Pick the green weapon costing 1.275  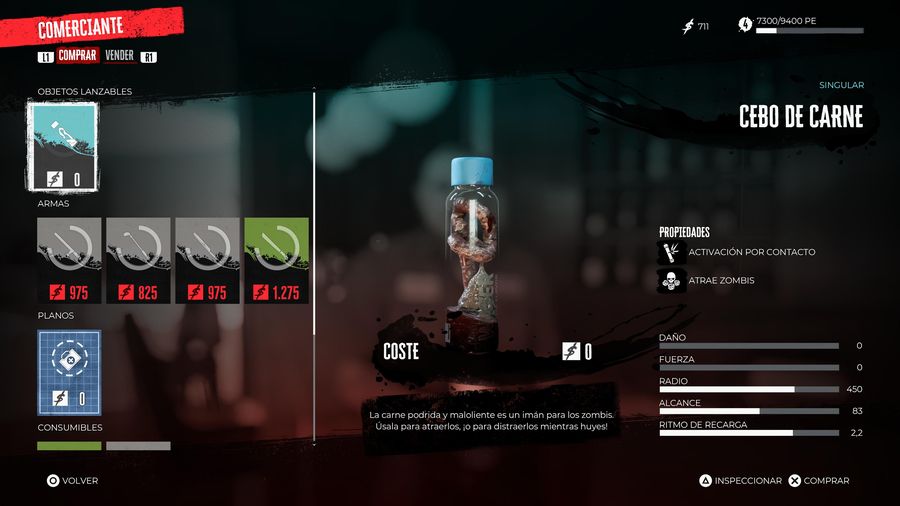click(276, 260)
